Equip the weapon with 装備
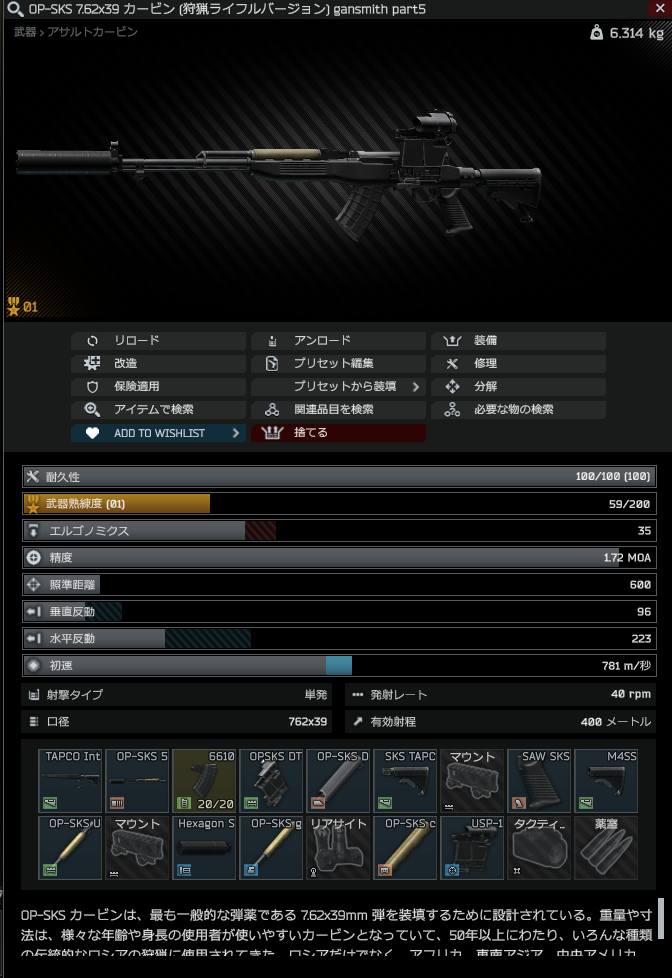Viewport: 672px width, 978px height. pyautogui.click(x=518, y=341)
